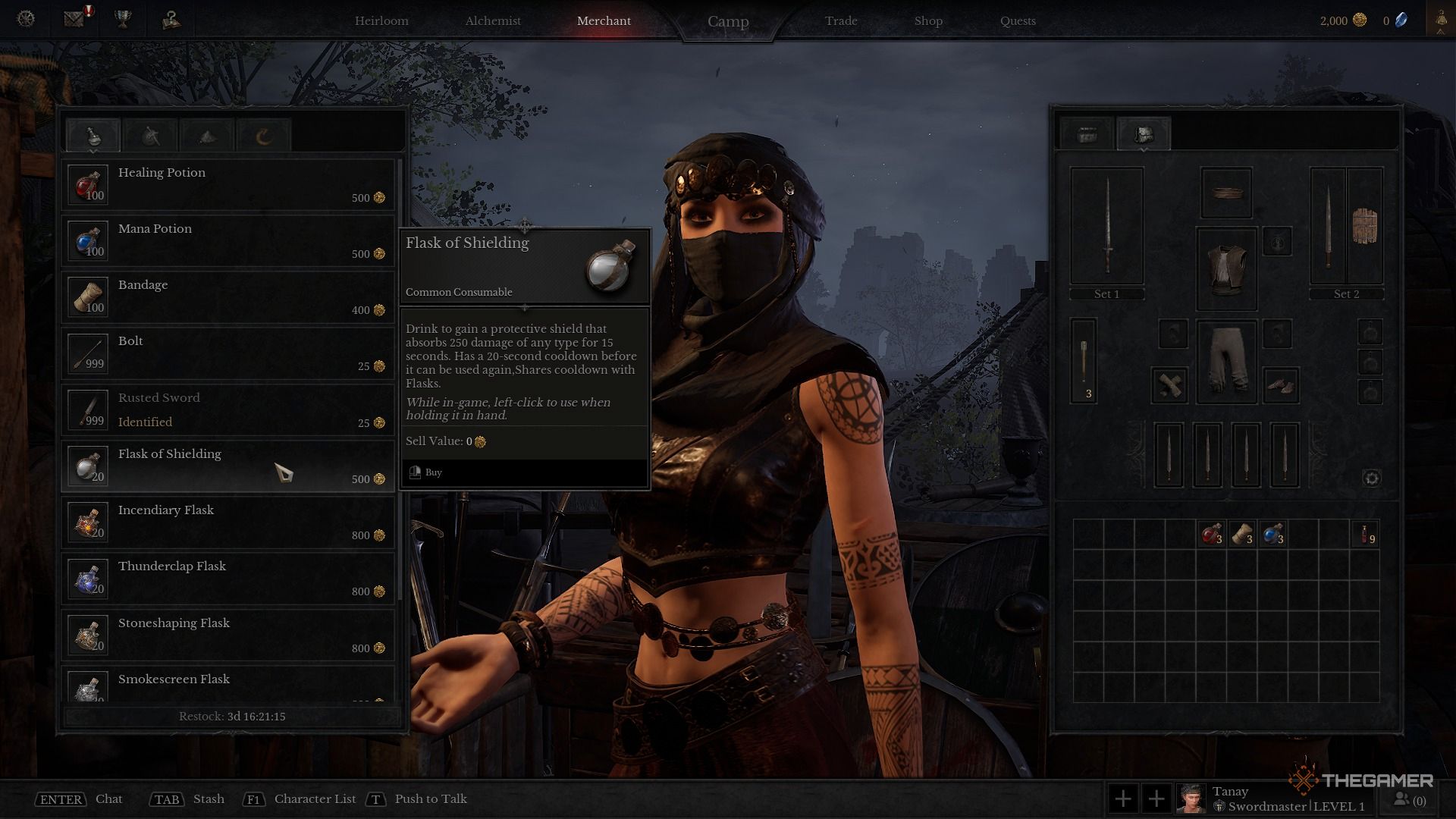Open the Heirloom tab

point(381,20)
